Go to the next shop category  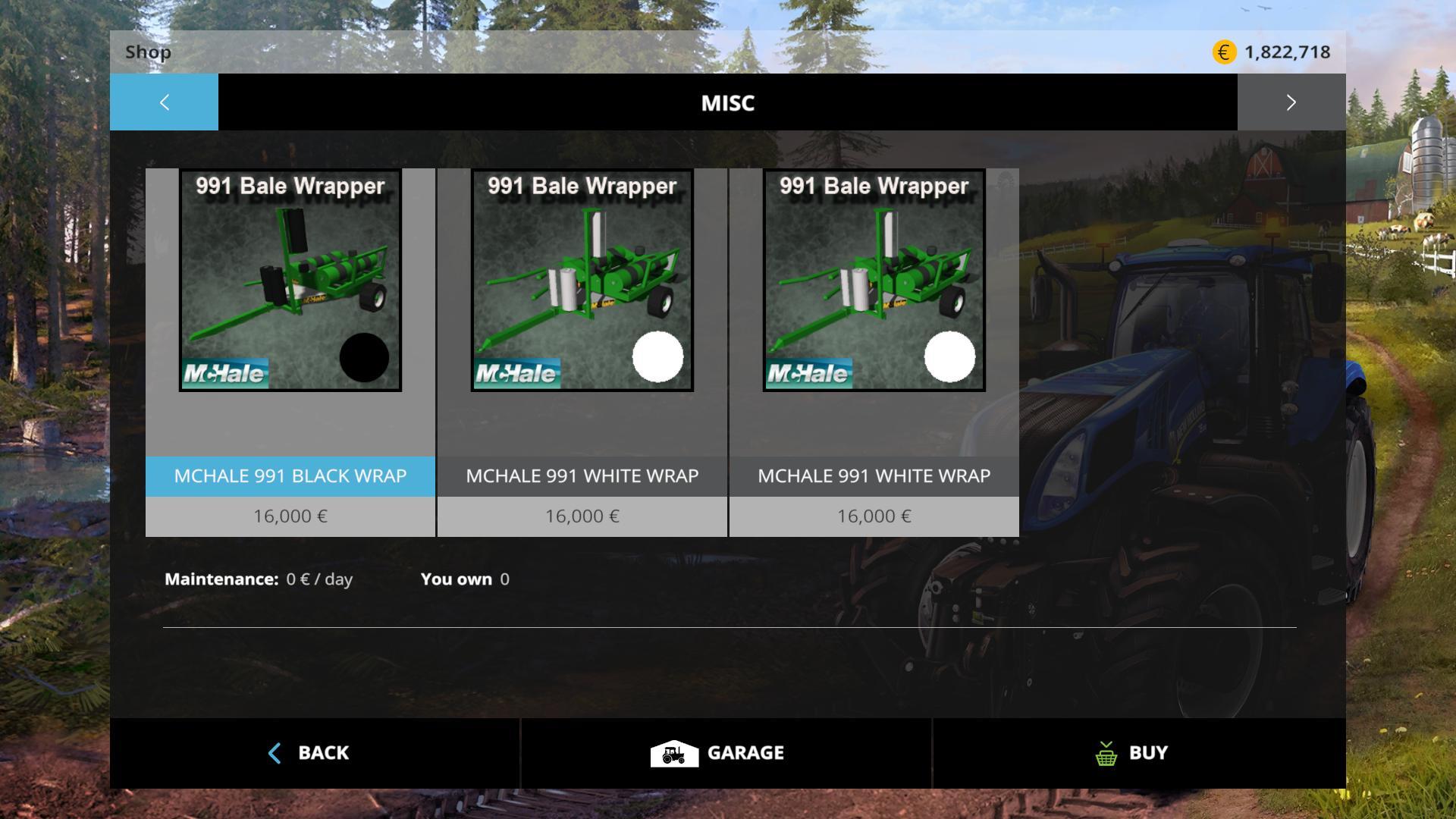1291,102
